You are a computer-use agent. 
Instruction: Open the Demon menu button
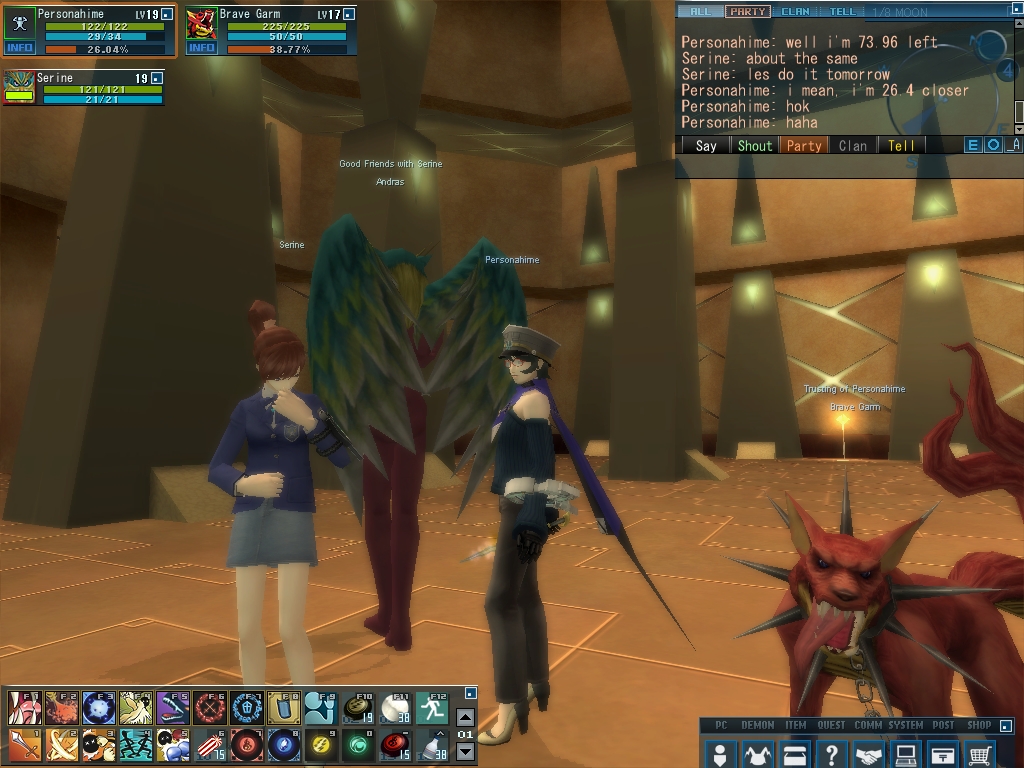coord(757,754)
